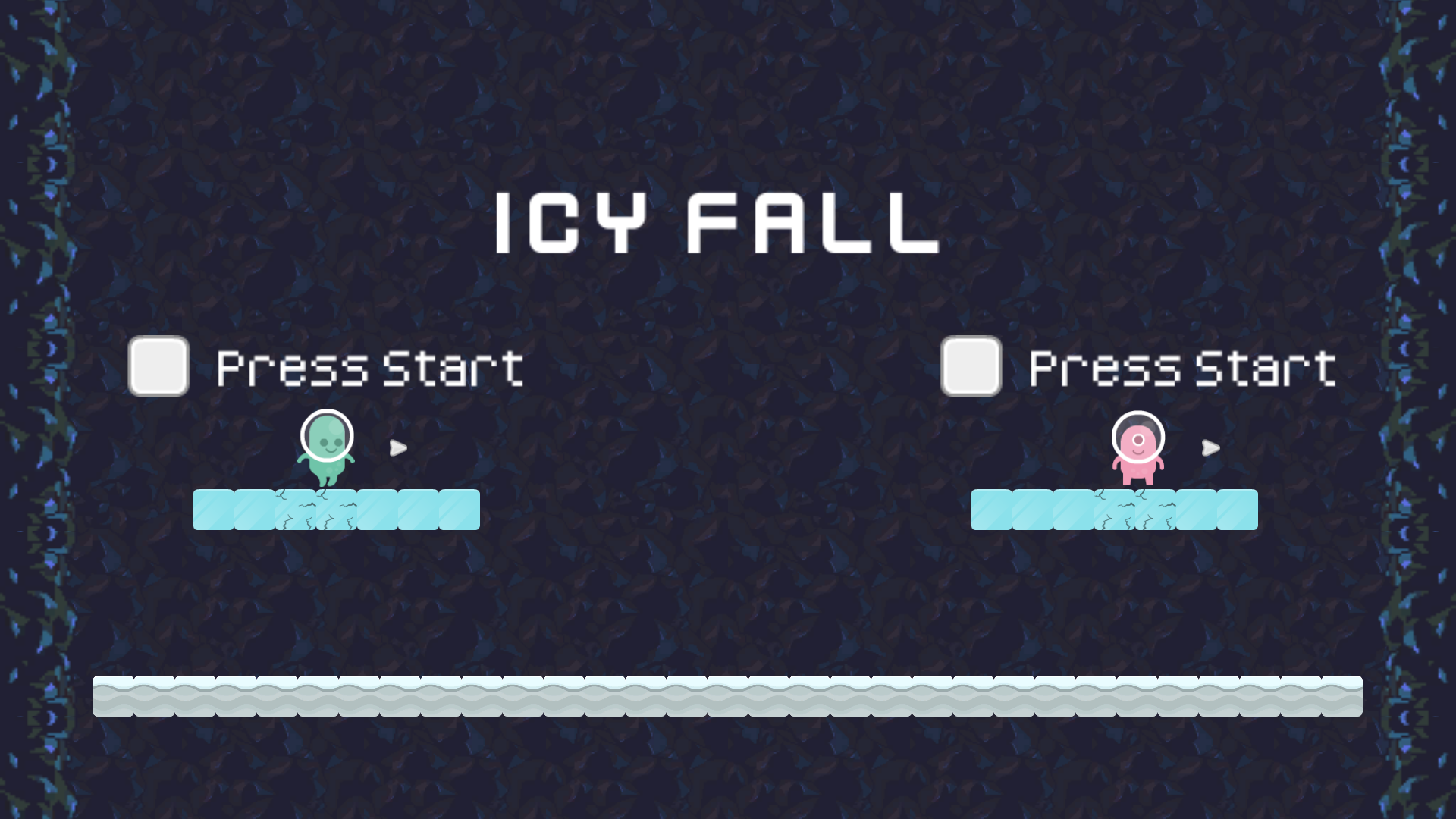Click the long snowy floor platform
This screenshot has height=819, width=1456.
coord(728,695)
